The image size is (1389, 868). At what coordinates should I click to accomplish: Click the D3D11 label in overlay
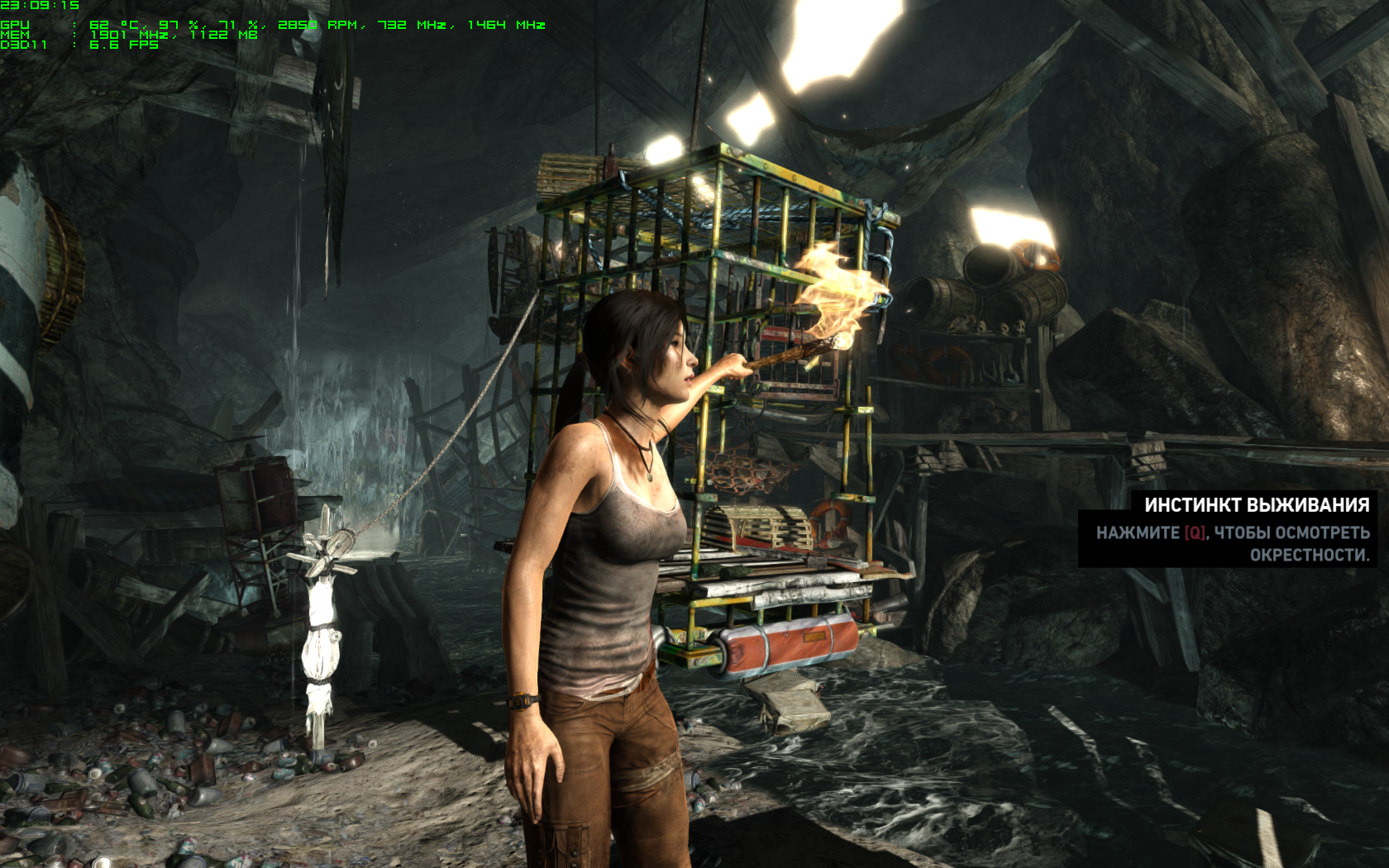(x=23, y=47)
